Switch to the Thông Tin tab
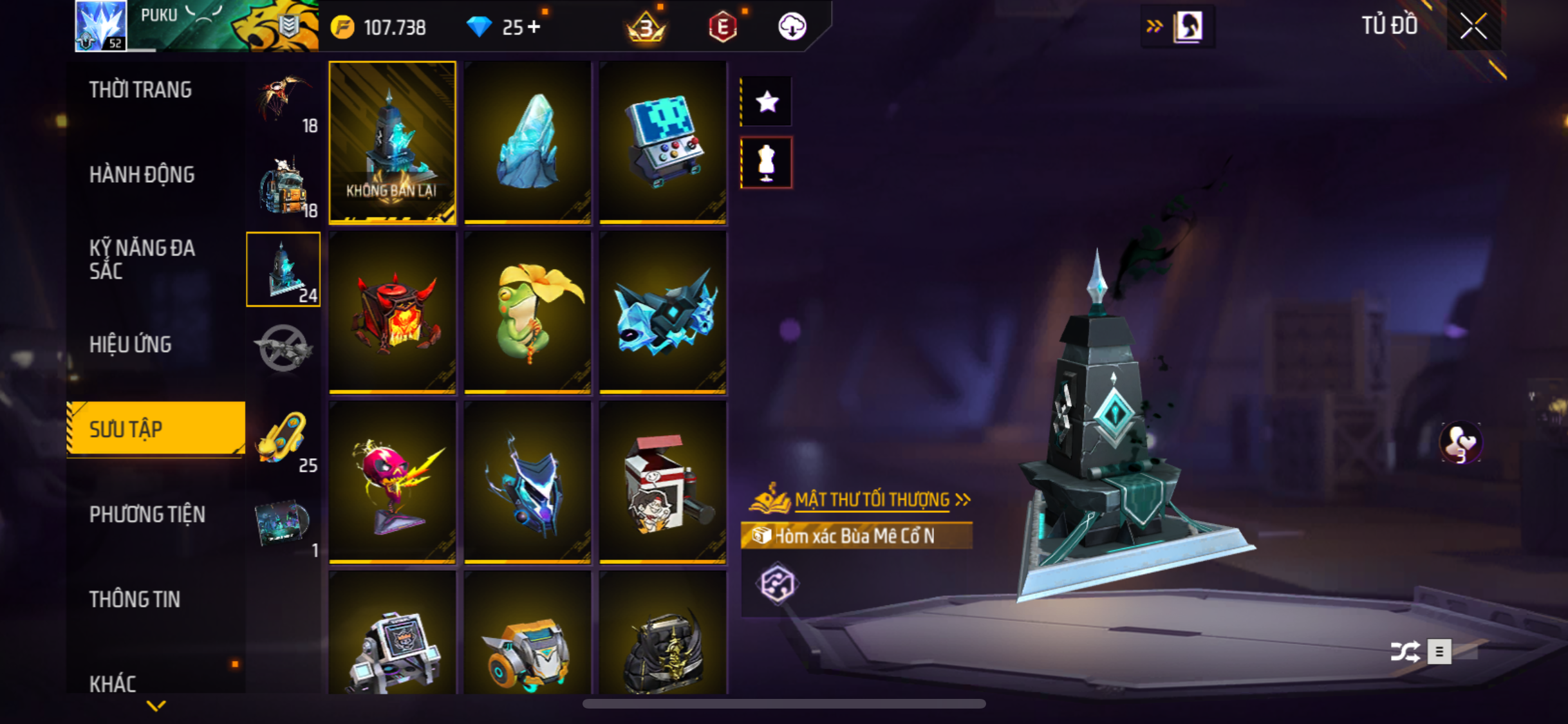This screenshot has height=724, width=1568. 135,600
